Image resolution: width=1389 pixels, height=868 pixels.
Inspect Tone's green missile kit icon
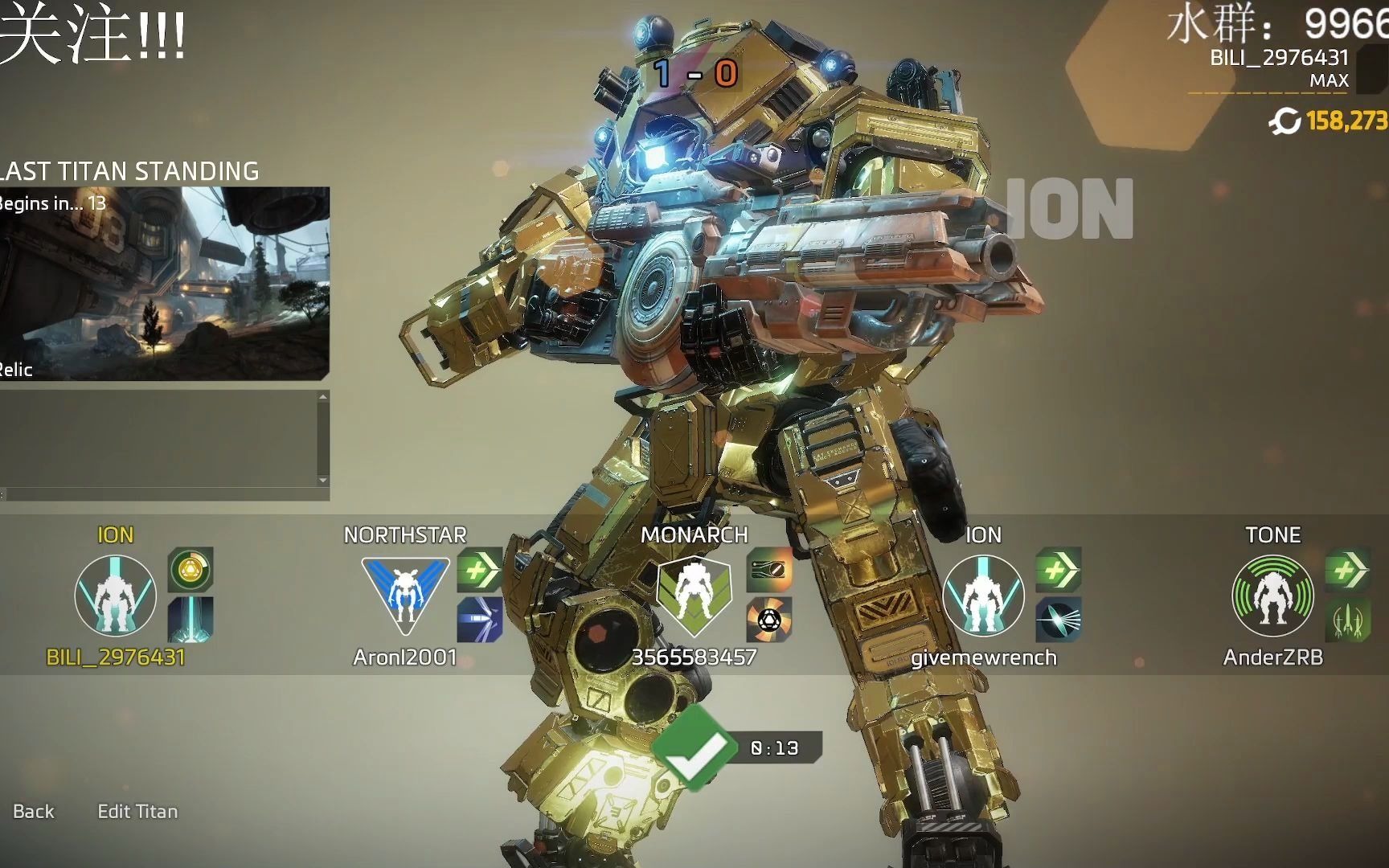tap(1347, 620)
